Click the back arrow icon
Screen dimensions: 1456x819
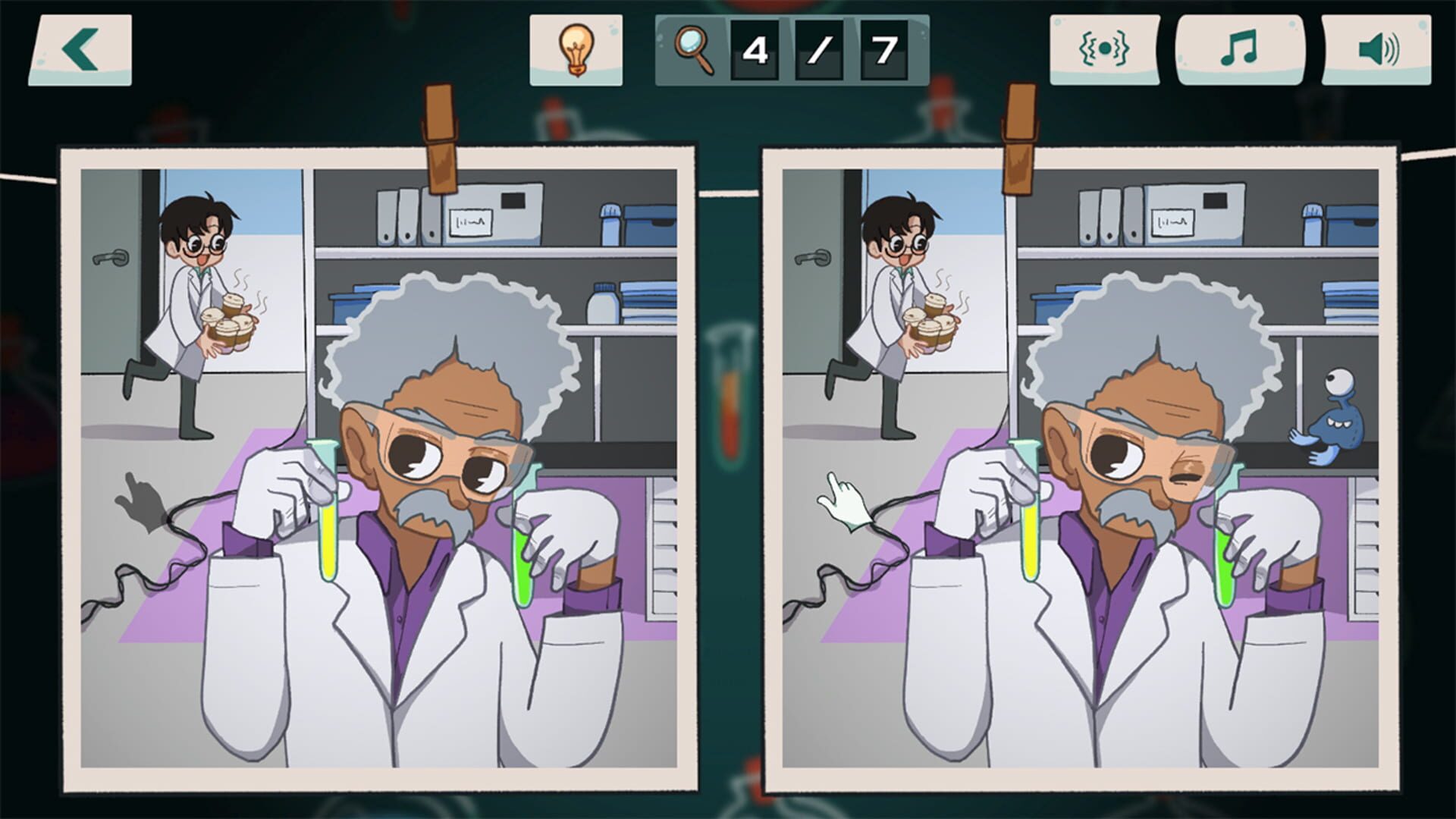click(x=80, y=50)
